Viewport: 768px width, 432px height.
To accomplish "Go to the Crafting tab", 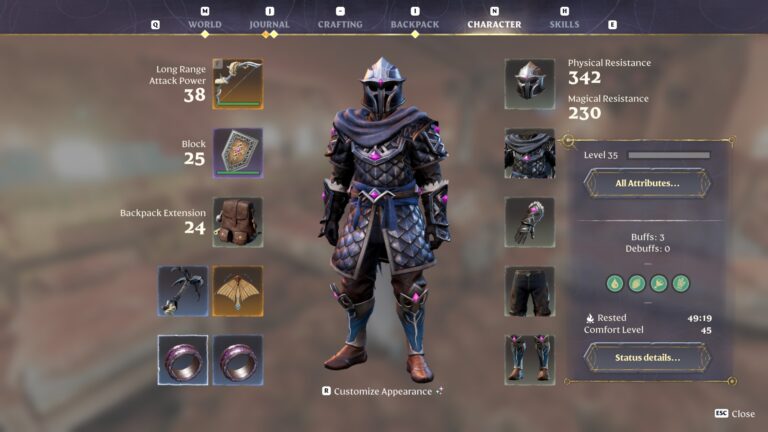I will point(340,24).
